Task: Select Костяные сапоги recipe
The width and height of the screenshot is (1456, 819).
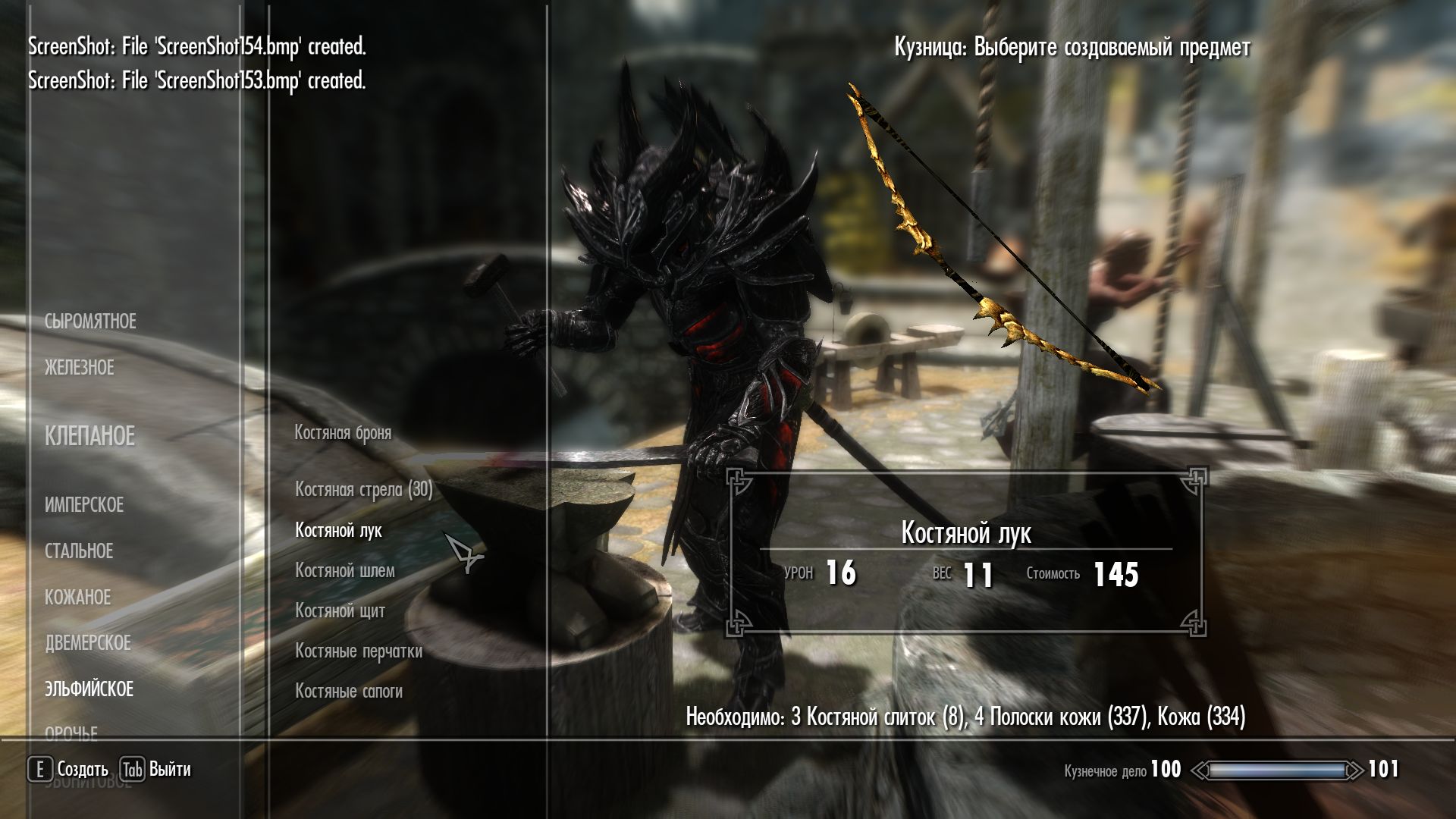Action: click(348, 691)
